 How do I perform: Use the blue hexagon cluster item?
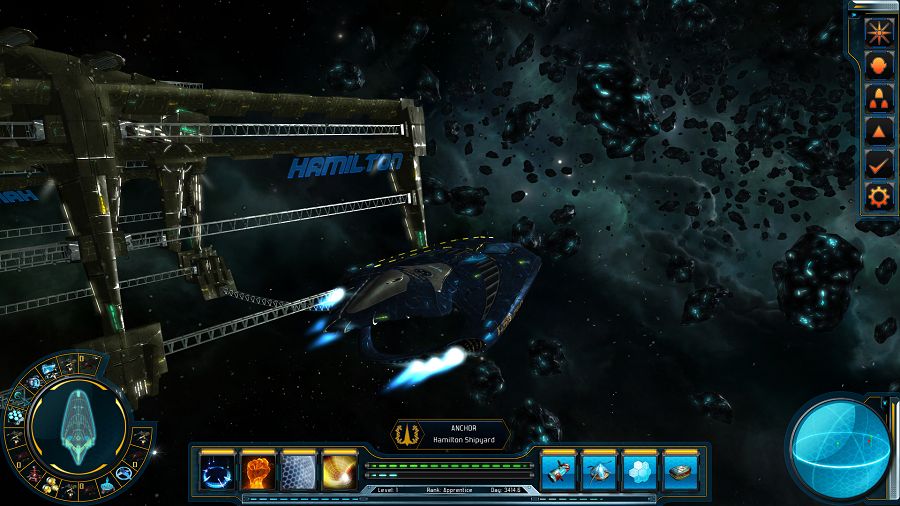640,470
